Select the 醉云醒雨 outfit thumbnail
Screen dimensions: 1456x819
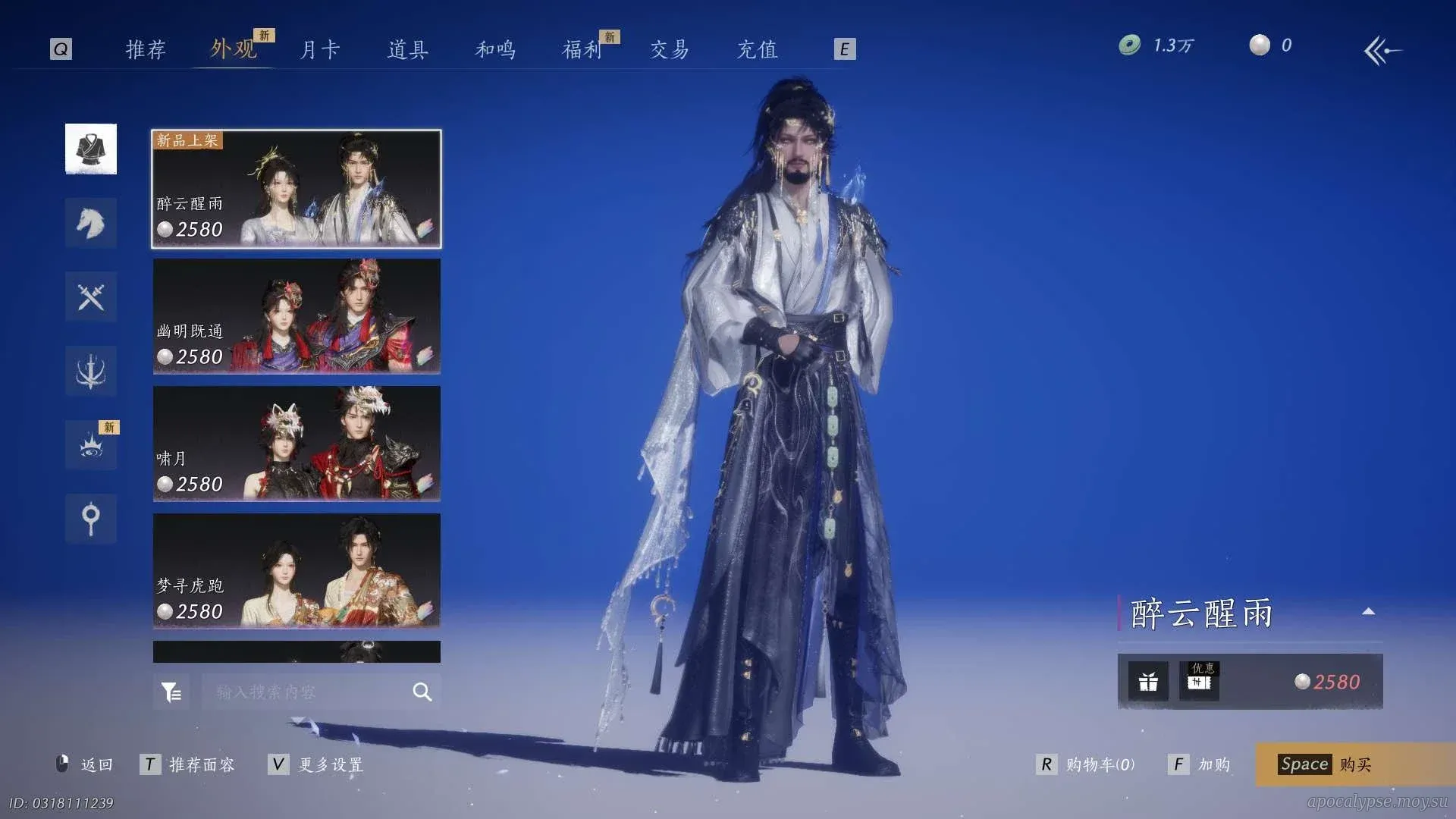tap(297, 189)
